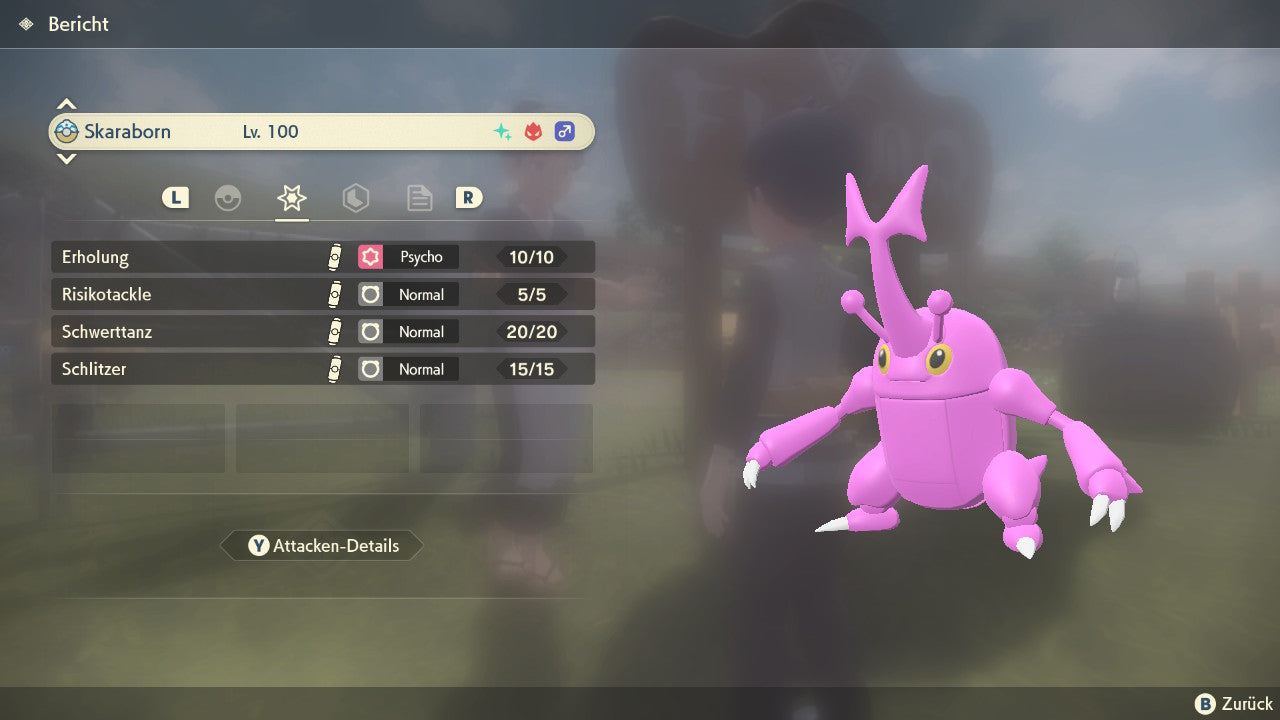Select the Skaraborn name bar
The height and width of the screenshot is (720, 1280).
pos(321,131)
